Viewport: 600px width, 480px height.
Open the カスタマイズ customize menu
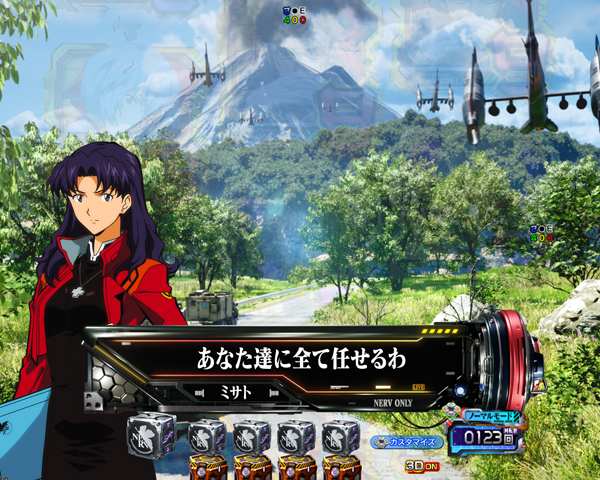point(406,441)
